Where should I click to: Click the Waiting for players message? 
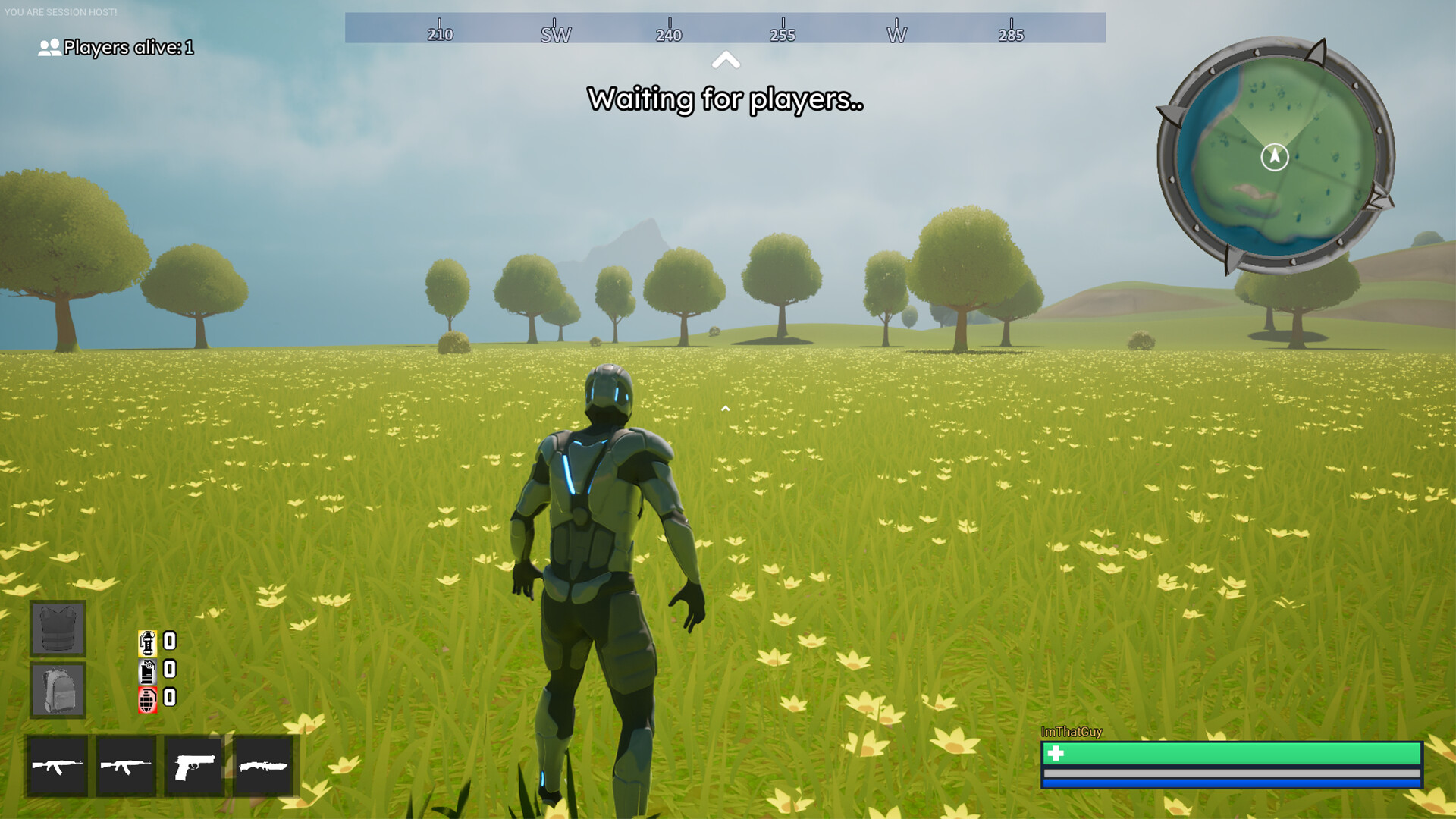(x=726, y=99)
